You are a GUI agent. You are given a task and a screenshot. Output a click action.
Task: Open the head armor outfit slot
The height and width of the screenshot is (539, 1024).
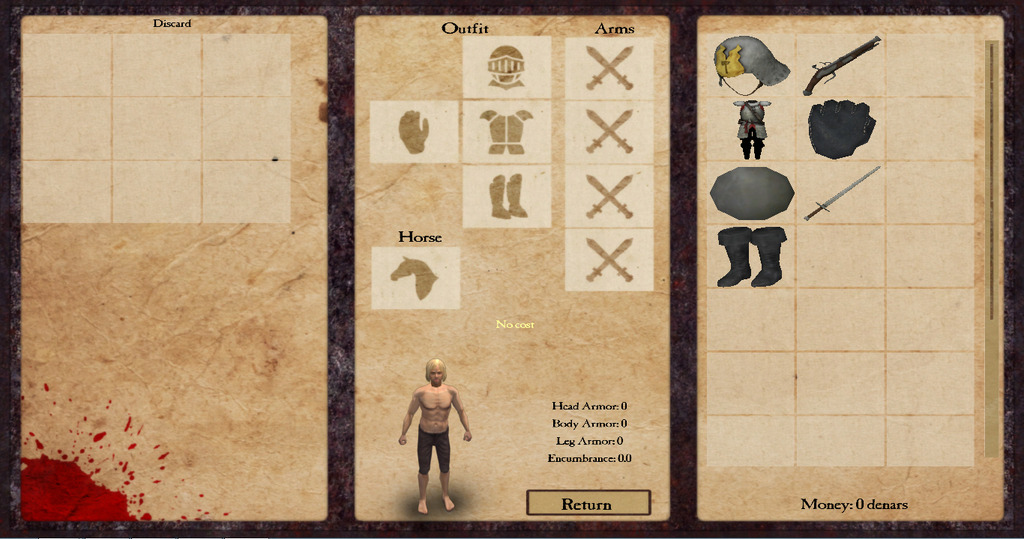tap(506, 68)
